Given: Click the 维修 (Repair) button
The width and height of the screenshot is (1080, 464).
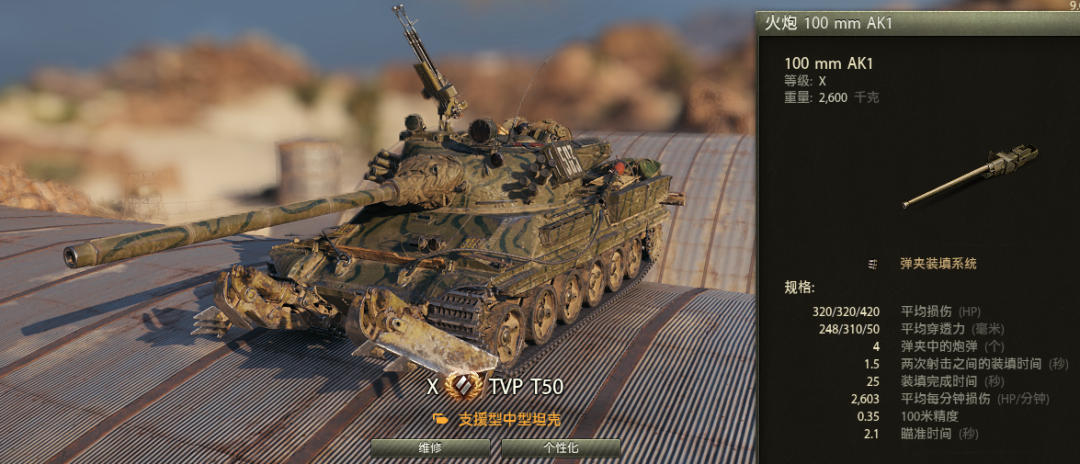Looking at the screenshot, I should pyautogui.click(x=430, y=448).
